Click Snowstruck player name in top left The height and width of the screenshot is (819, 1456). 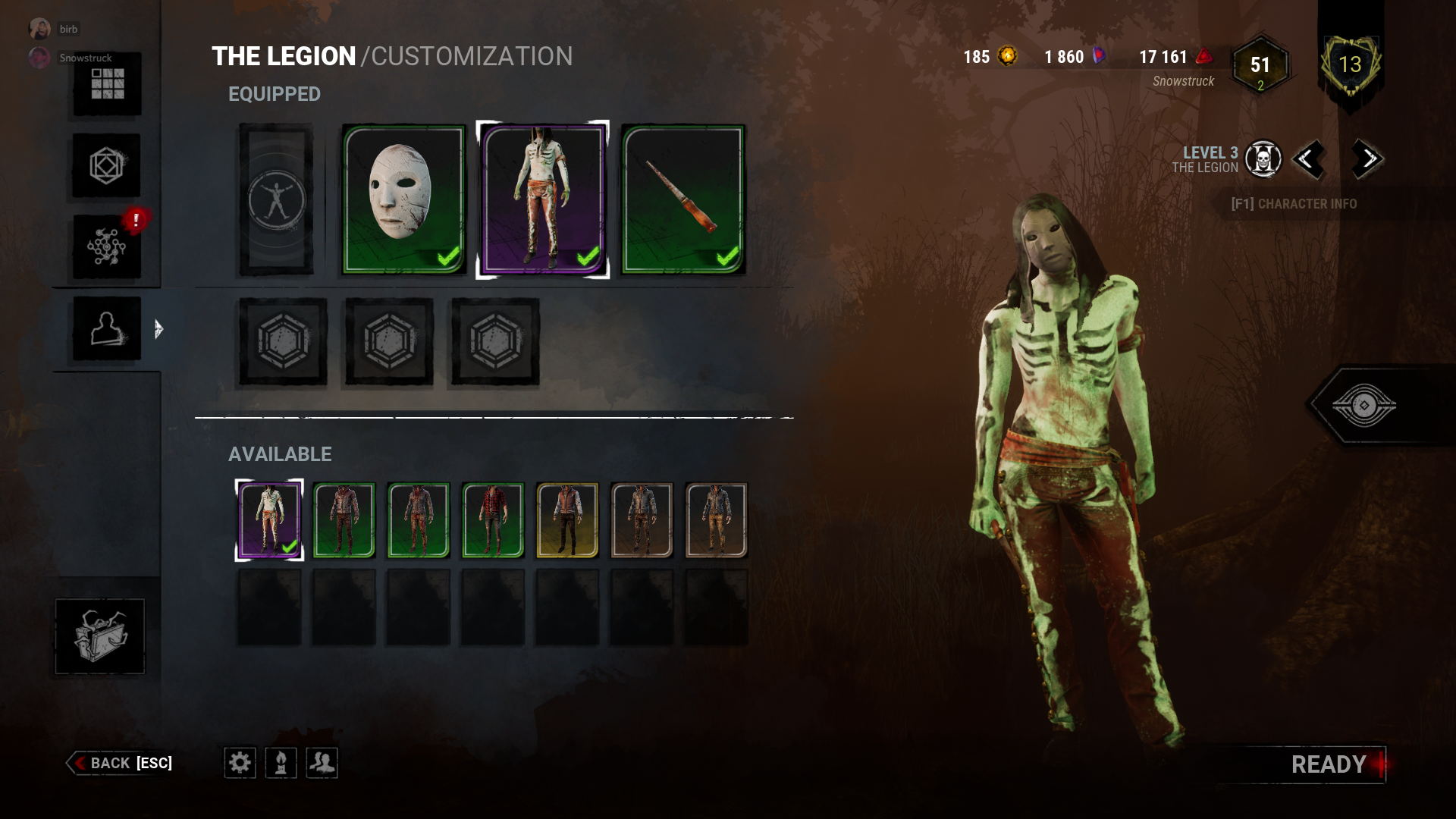(86, 58)
